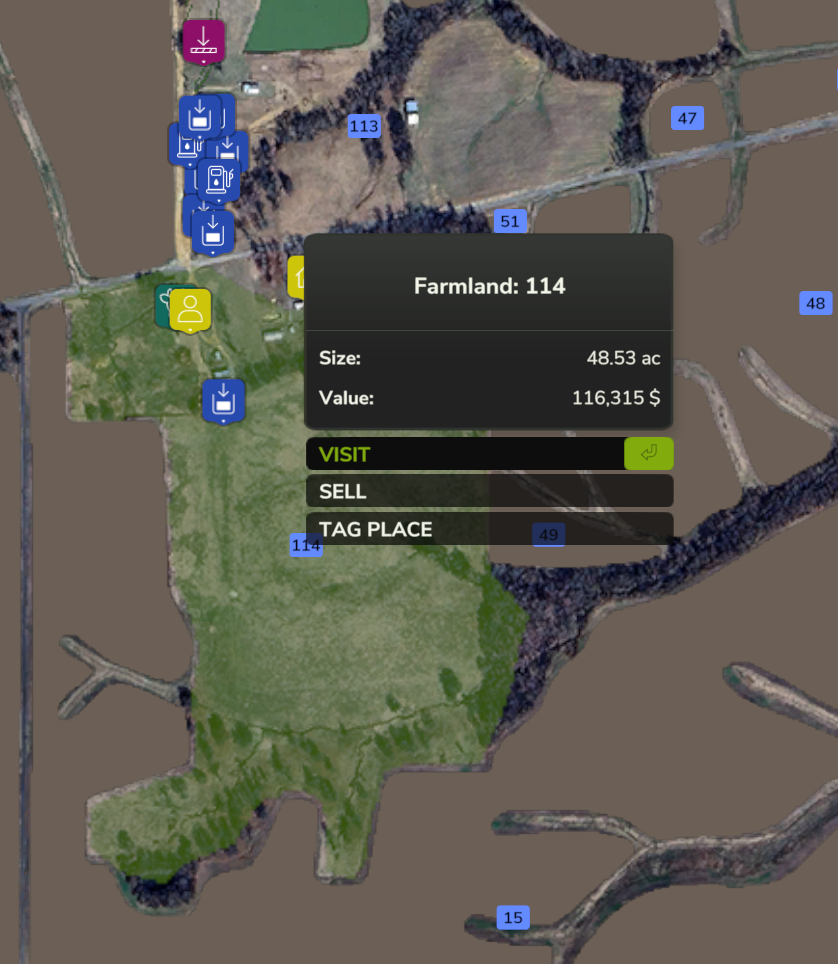Choose TAG PLACE in the popup
This screenshot has height=964, width=838.
[x=489, y=529]
